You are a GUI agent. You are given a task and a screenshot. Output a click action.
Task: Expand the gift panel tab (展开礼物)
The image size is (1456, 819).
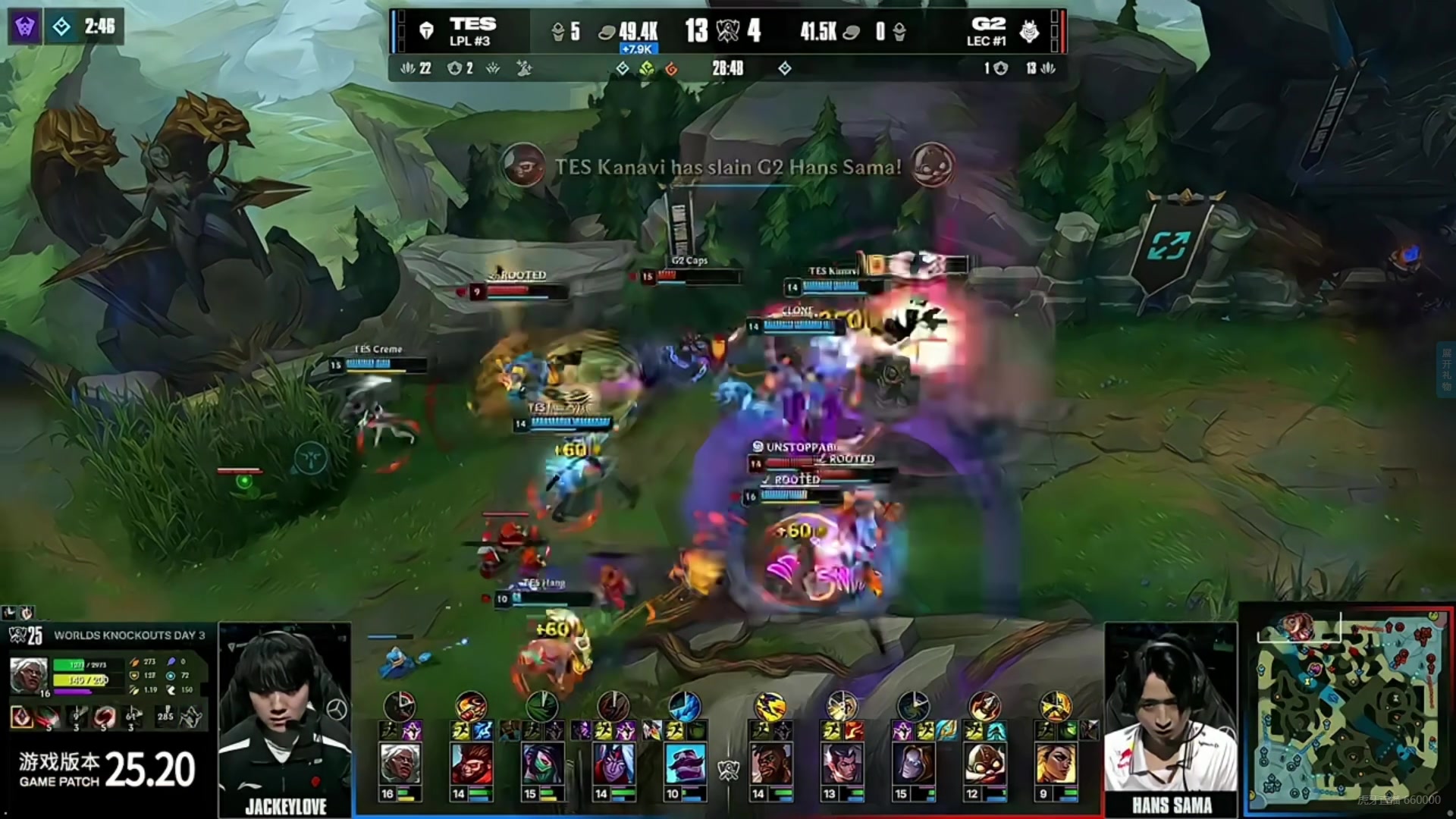click(1447, 369)
